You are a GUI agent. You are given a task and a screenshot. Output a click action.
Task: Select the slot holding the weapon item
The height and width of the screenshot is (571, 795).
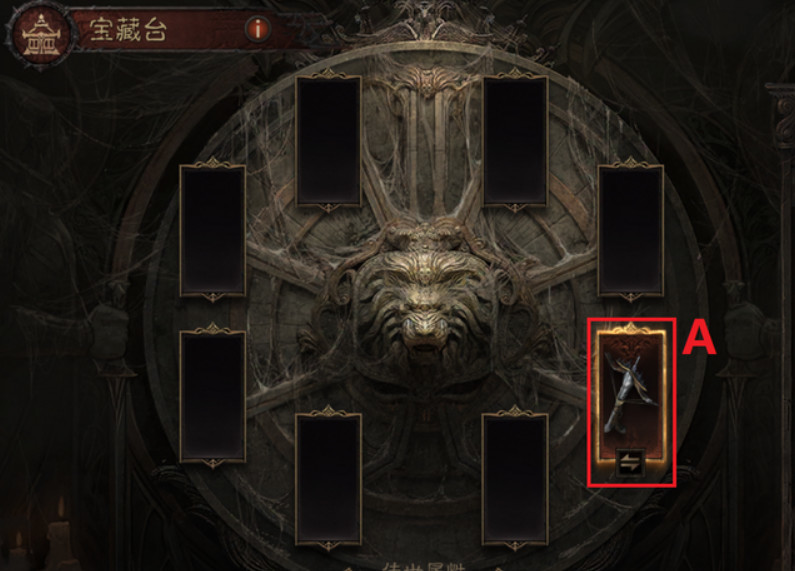tap(630, 393)
